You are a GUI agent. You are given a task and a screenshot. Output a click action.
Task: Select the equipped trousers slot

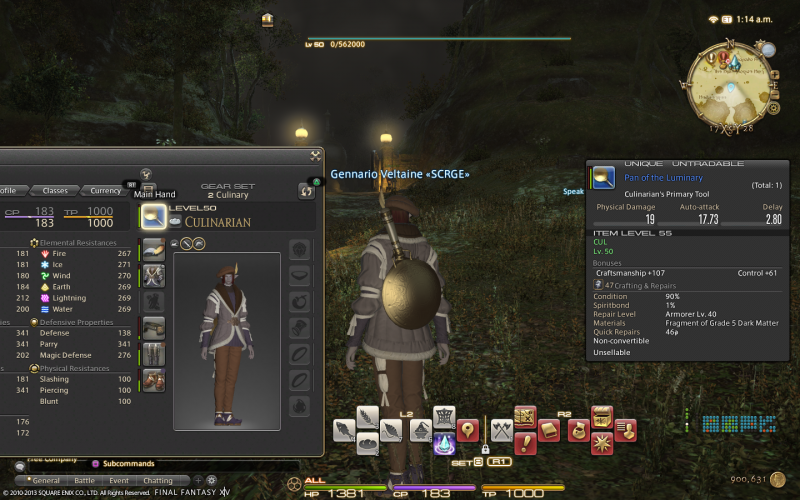(153, 354)
